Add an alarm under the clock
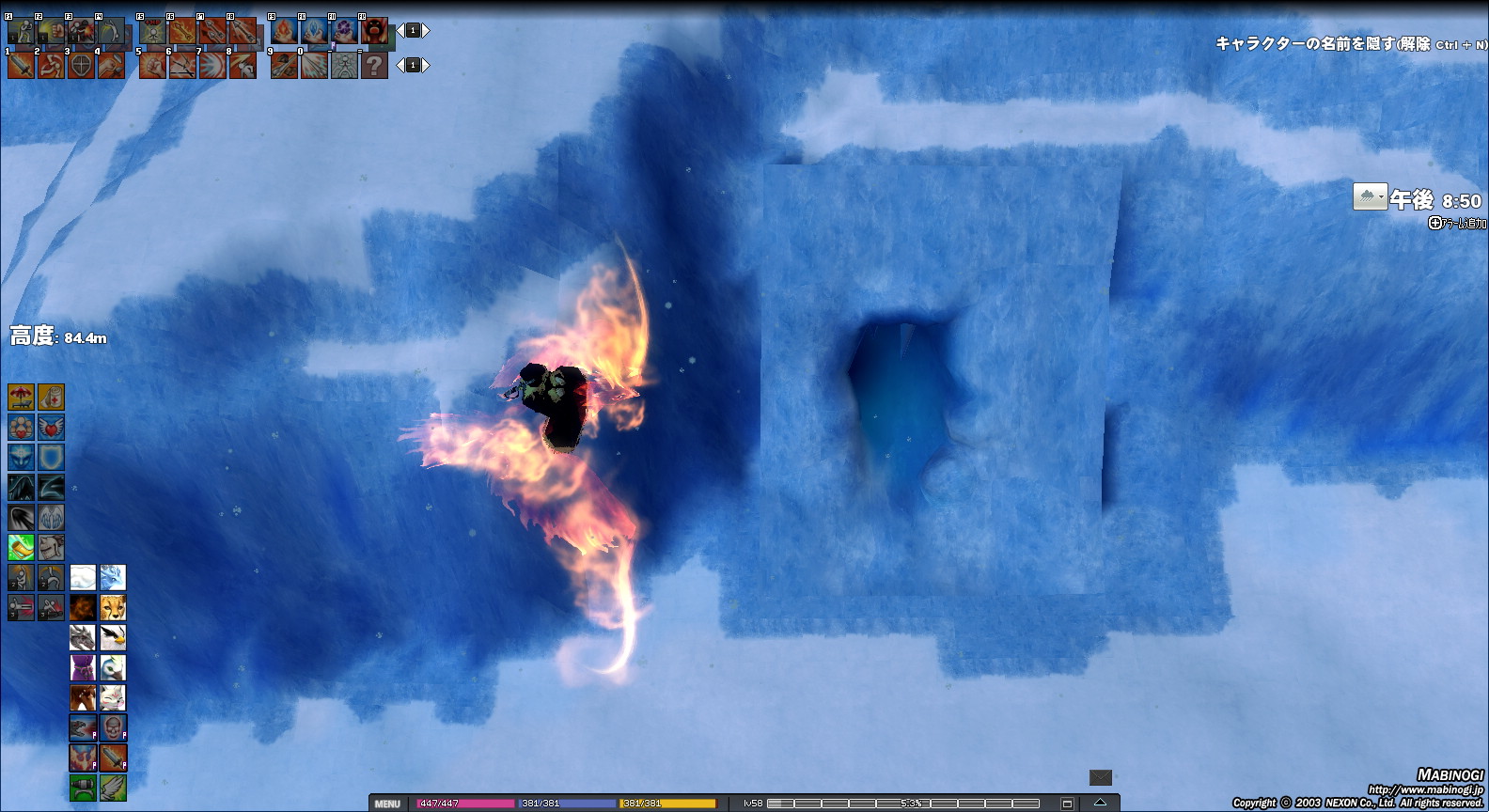Image resolution: width=1489 pixels, height=812 pixels. pos(1457,223)
